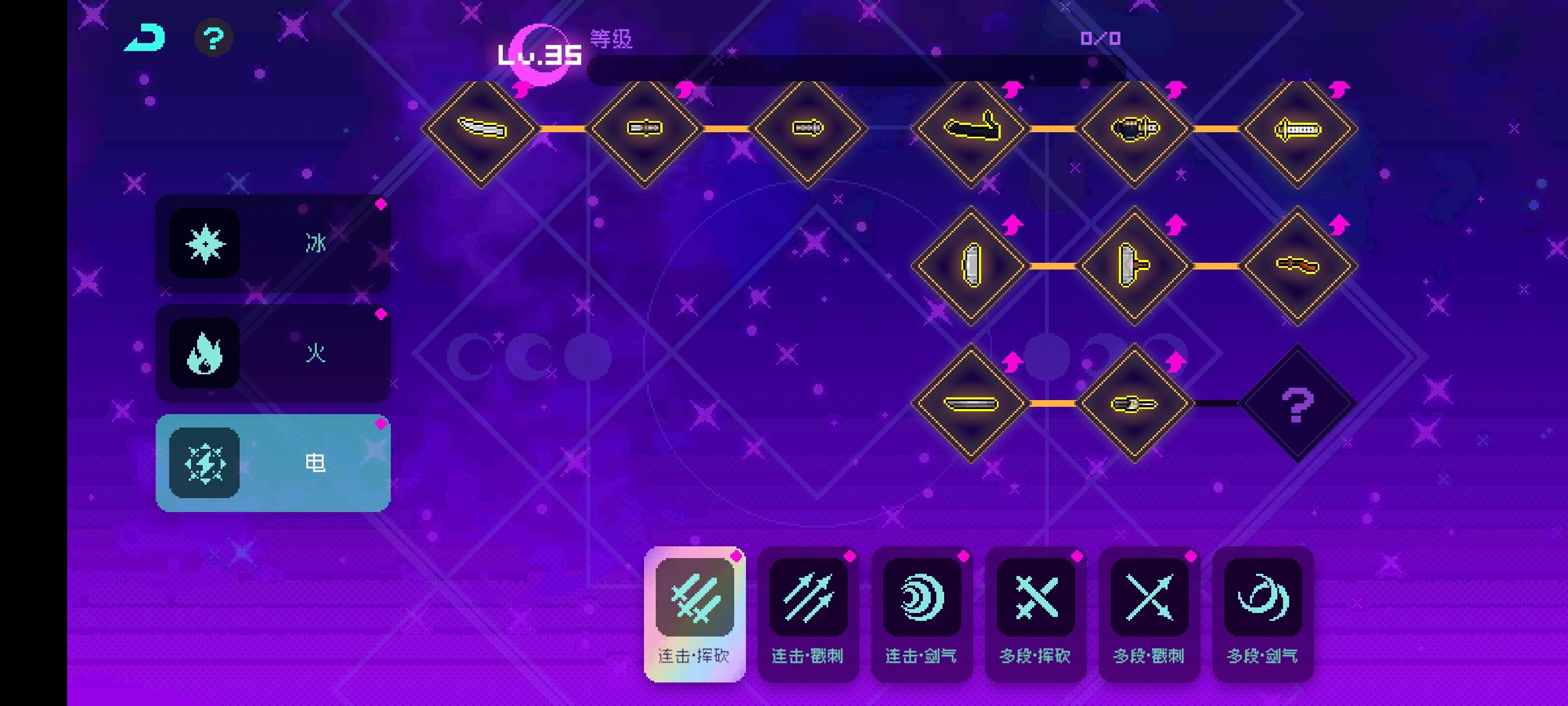The height and width of the screenshot is (706, 1568).
Task: Click the Lv.35 level badge
Action: (538, 55)
